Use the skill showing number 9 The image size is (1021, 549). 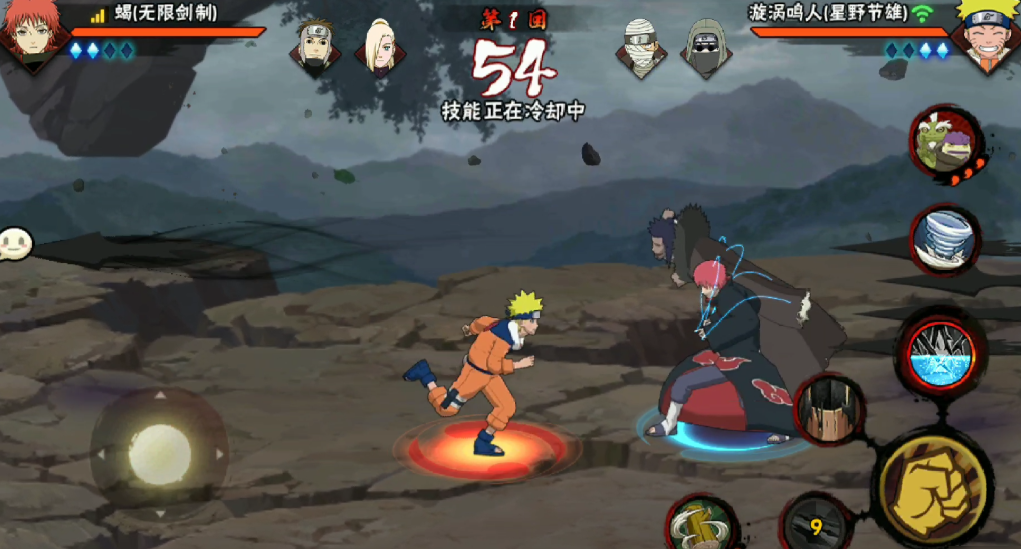pos(817,525)
